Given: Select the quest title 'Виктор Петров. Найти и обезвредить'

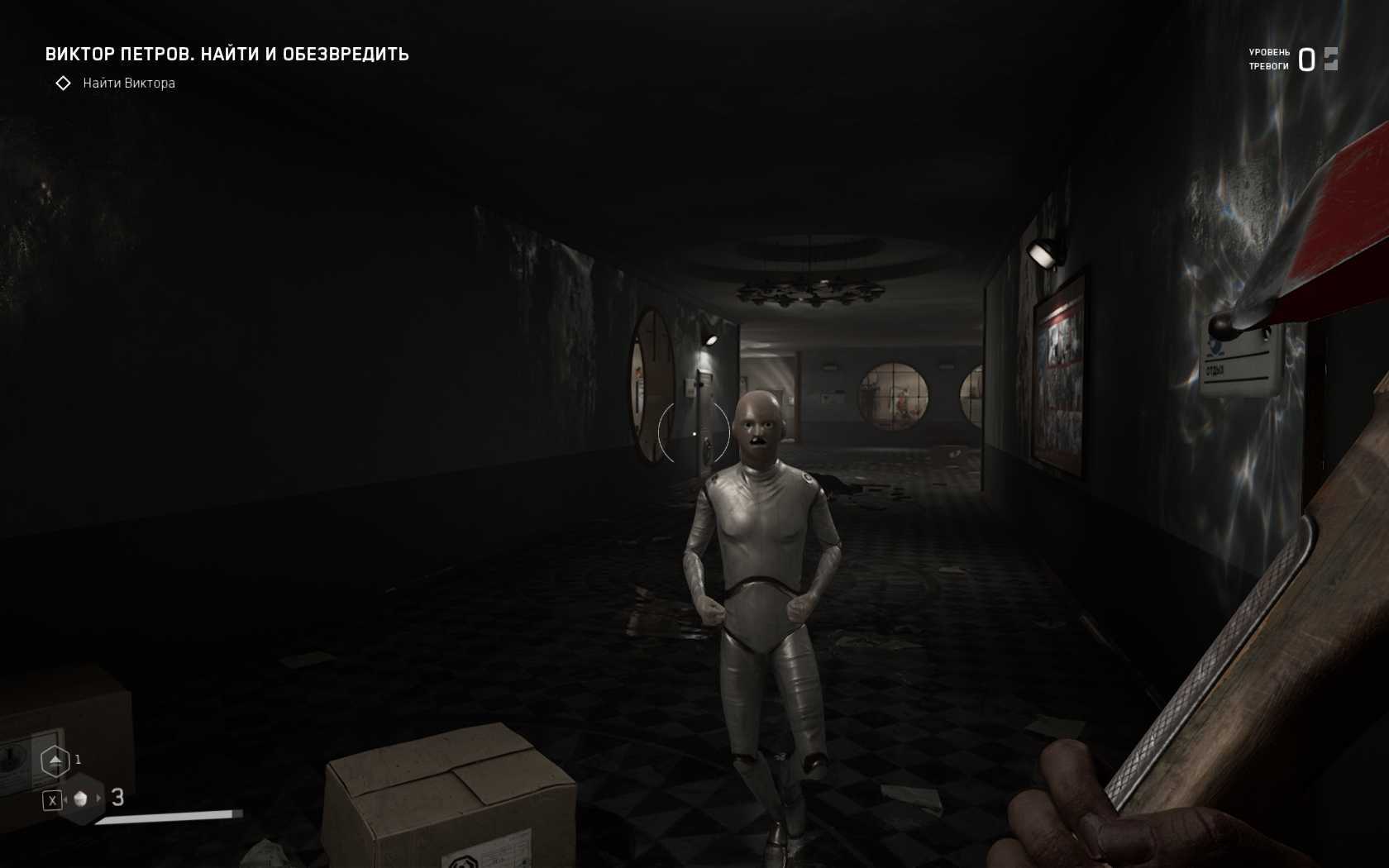Looking at the screenshot, I should (x=227, y=55).
